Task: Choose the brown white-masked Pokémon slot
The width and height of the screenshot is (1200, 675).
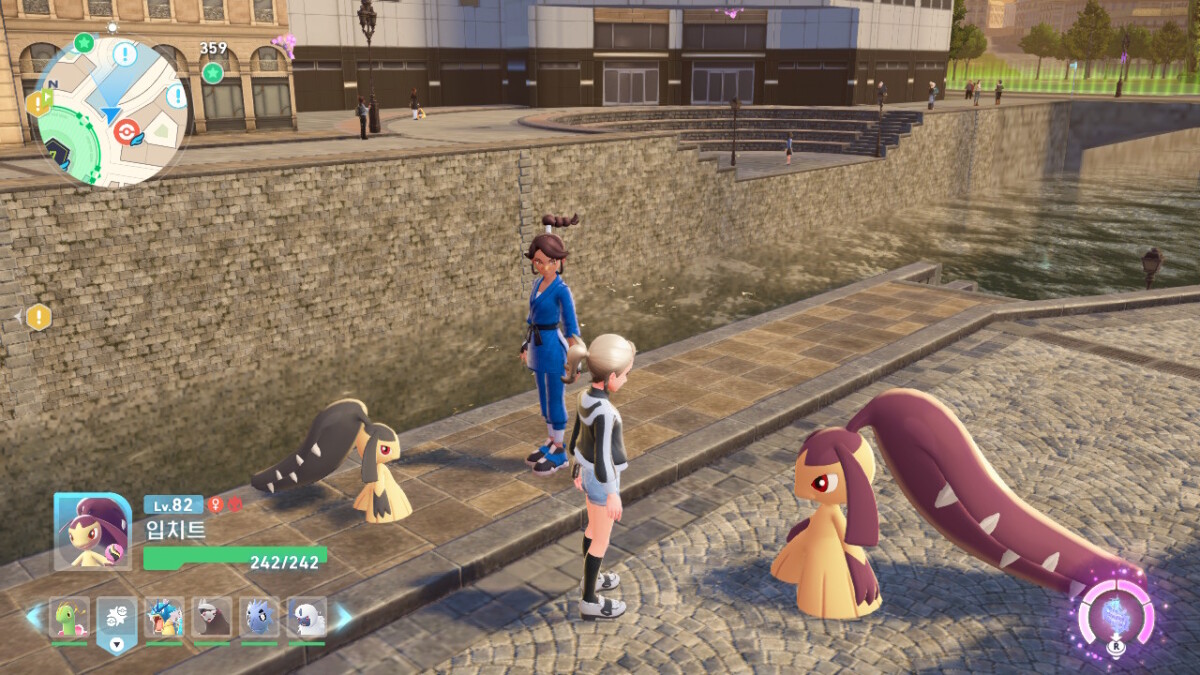Action: (211, 618)
